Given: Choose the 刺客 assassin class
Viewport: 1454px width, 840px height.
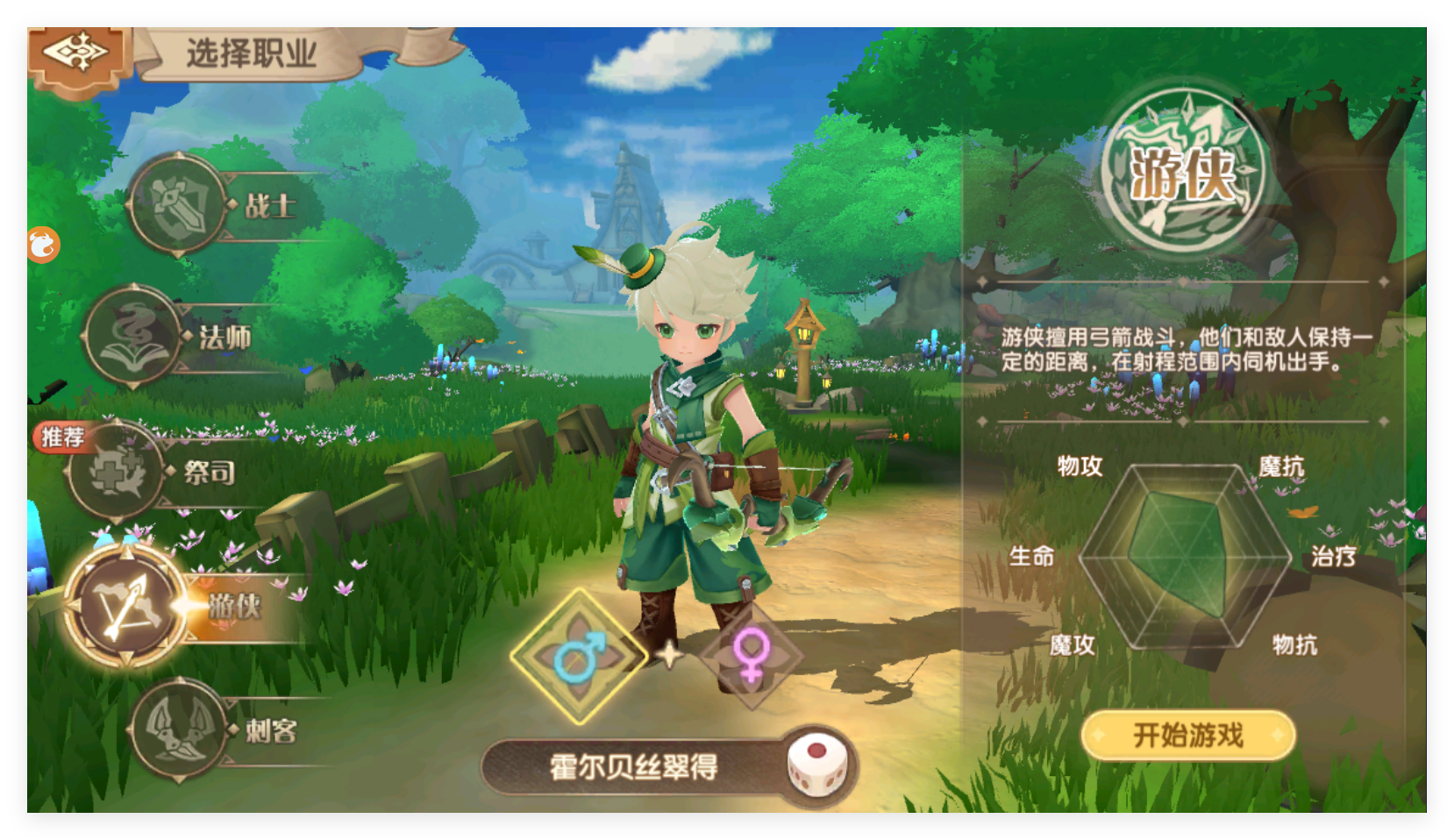Looking at the screenshot, I should (x=178, y=730).
